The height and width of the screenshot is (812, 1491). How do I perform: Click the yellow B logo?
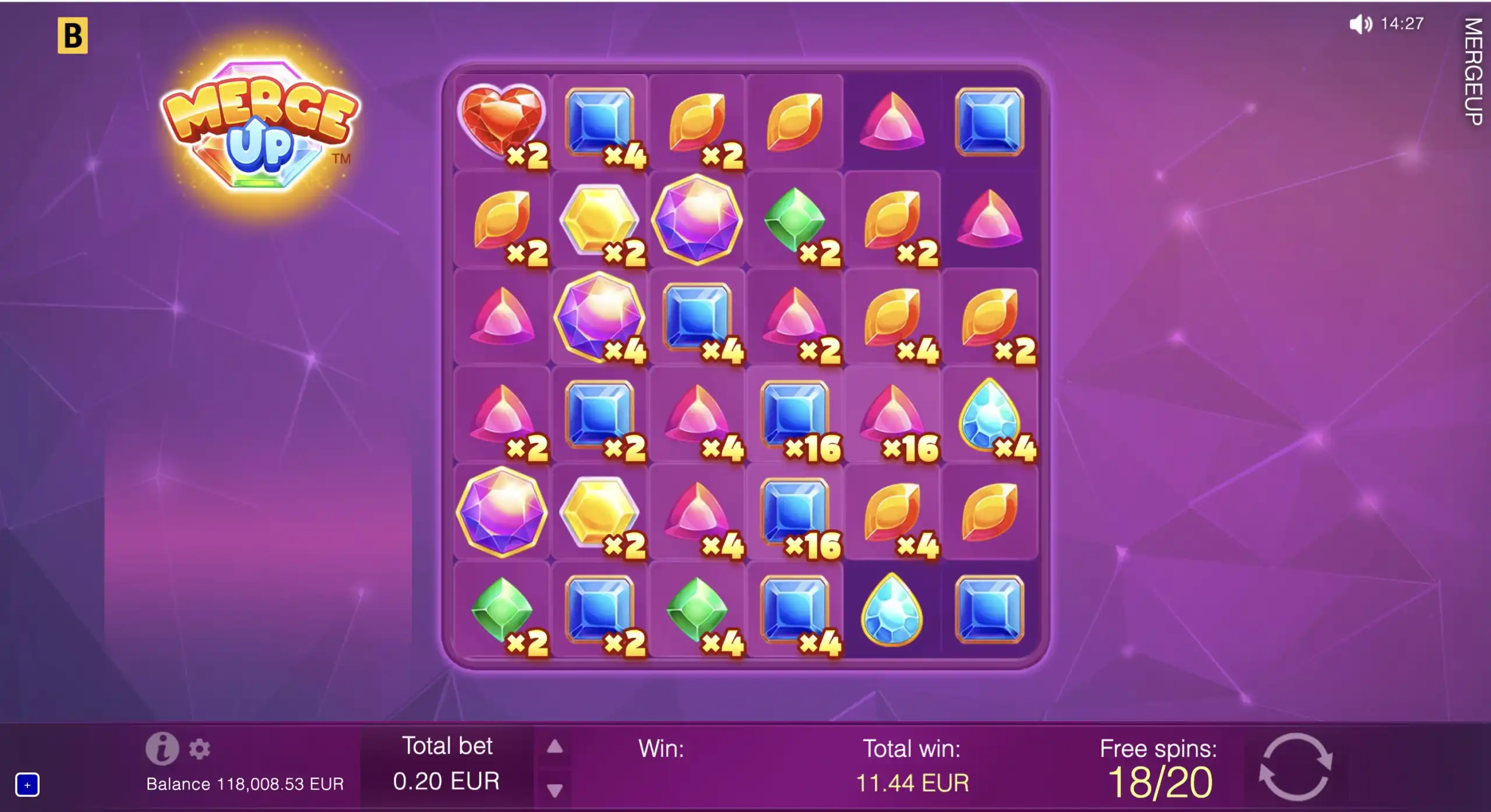click(x=73, y=36)
